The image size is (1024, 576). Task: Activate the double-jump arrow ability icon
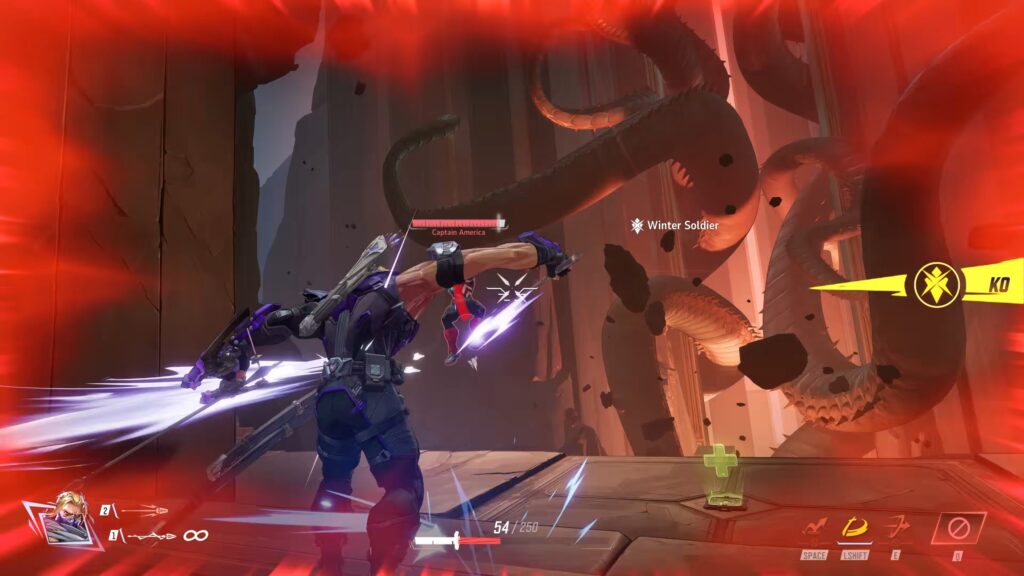[x=814, y=527]
